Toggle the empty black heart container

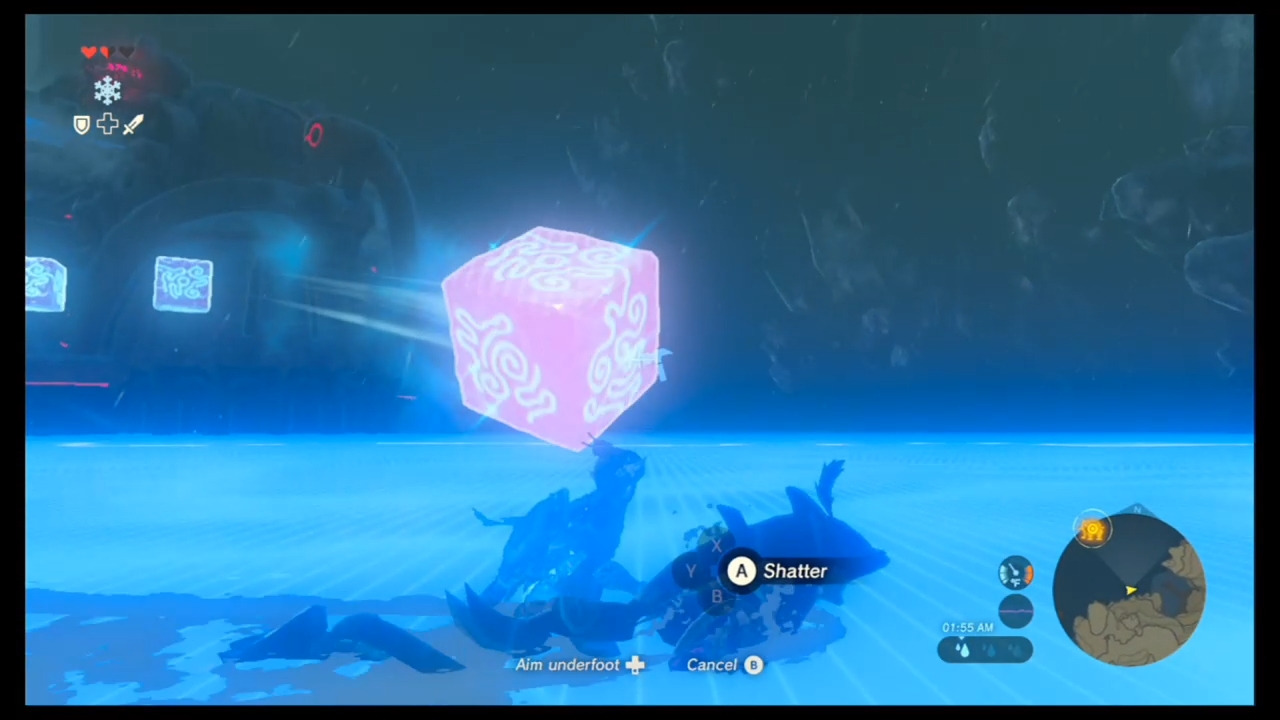tap(127, 53)
